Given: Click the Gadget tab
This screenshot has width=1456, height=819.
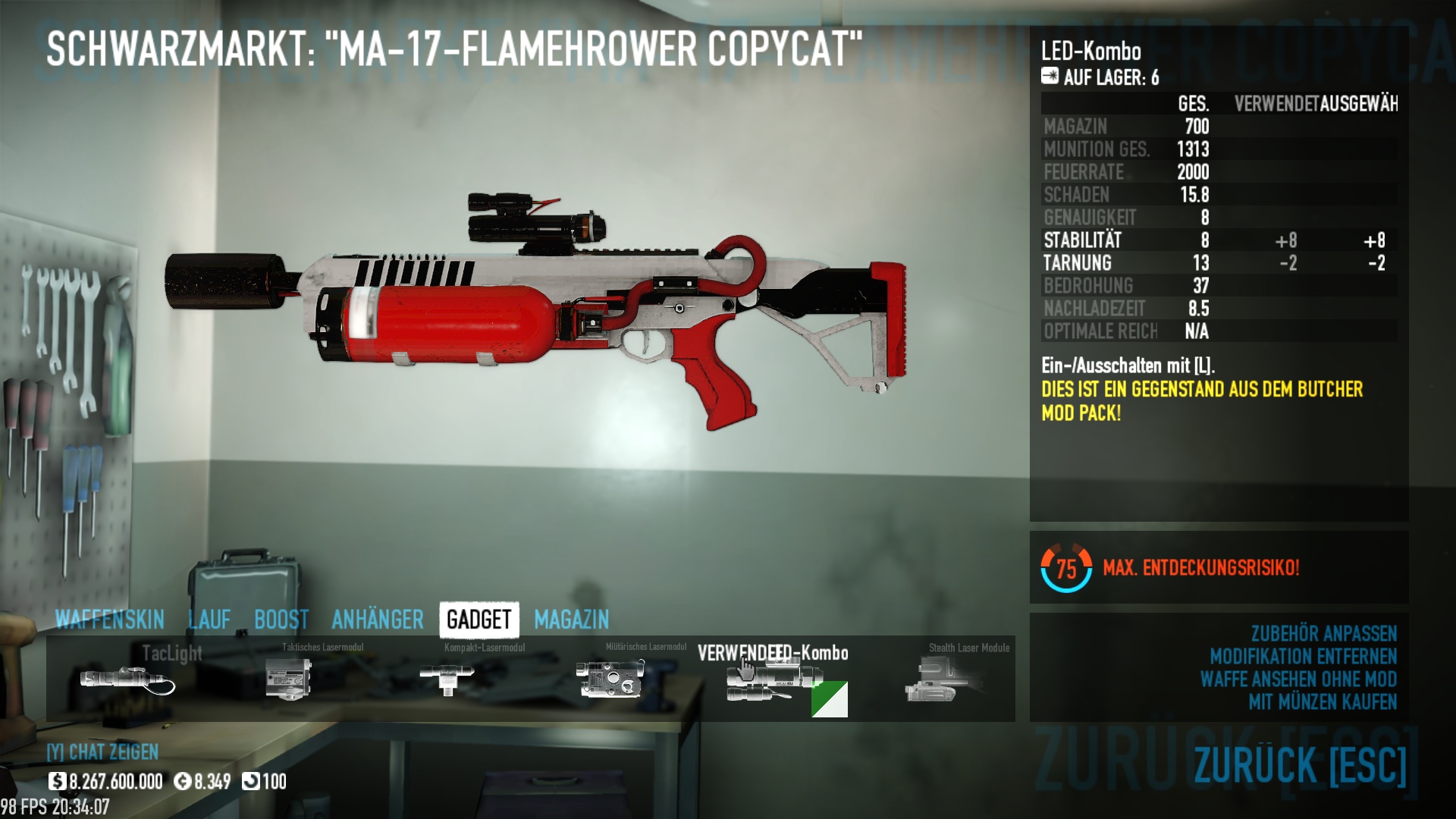Looking at the screenshot, I should 479,620.
